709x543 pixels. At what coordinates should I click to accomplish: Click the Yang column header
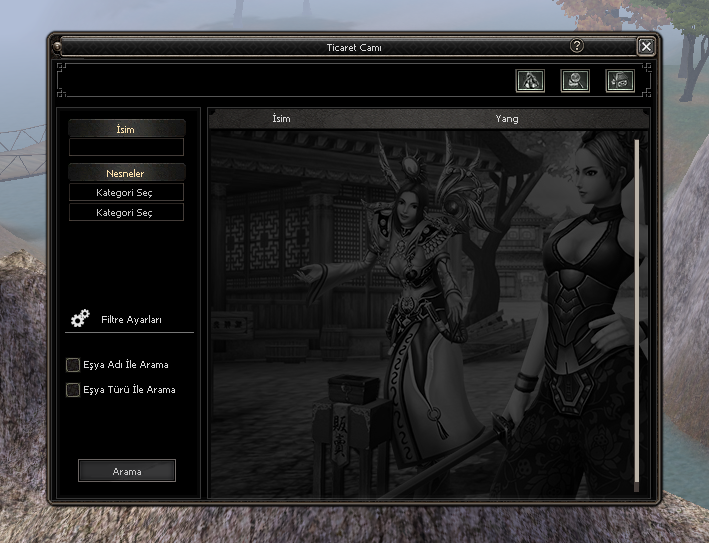[507, 119]
